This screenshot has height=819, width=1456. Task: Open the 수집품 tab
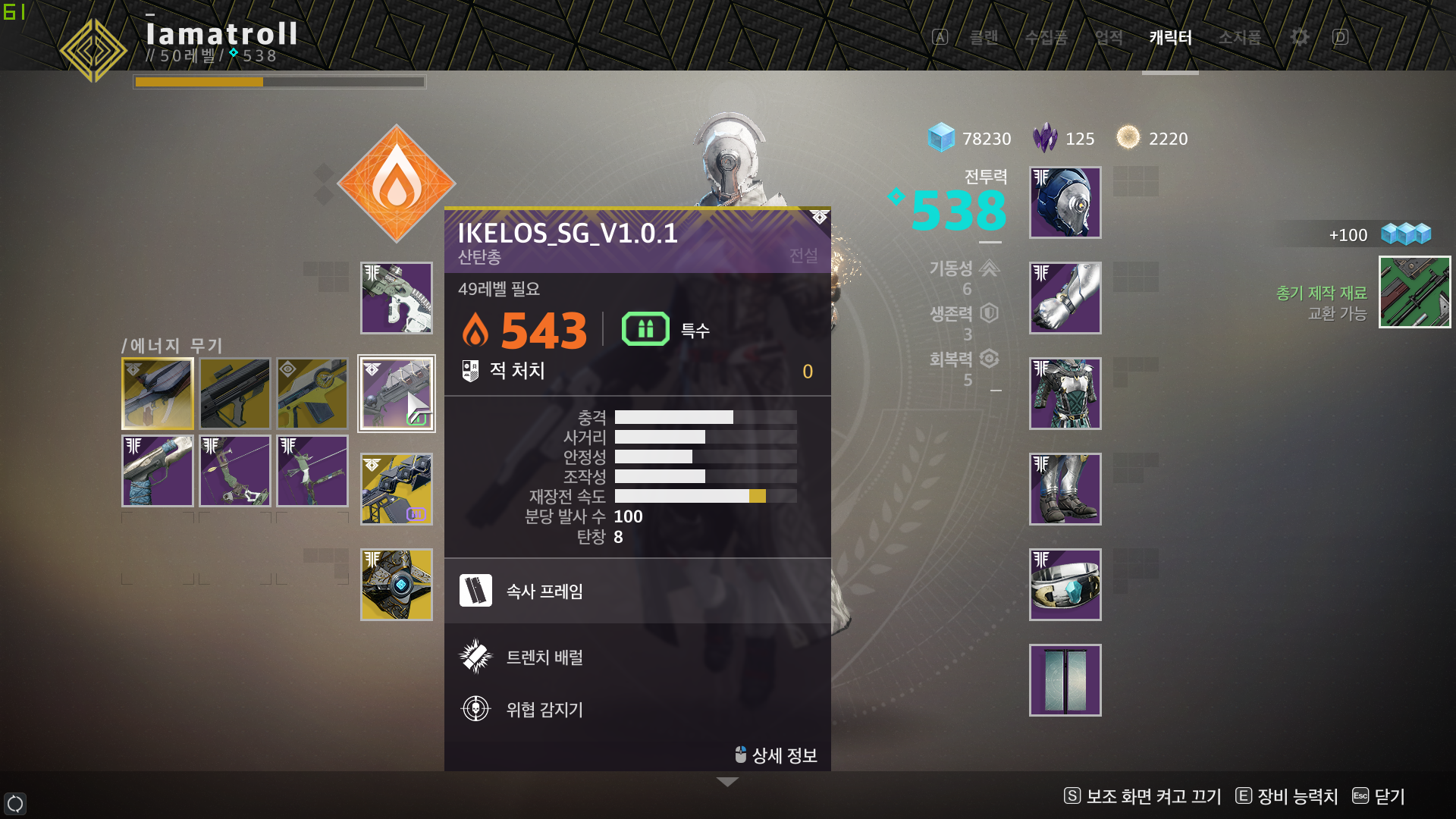click(x=1046, y=37)
